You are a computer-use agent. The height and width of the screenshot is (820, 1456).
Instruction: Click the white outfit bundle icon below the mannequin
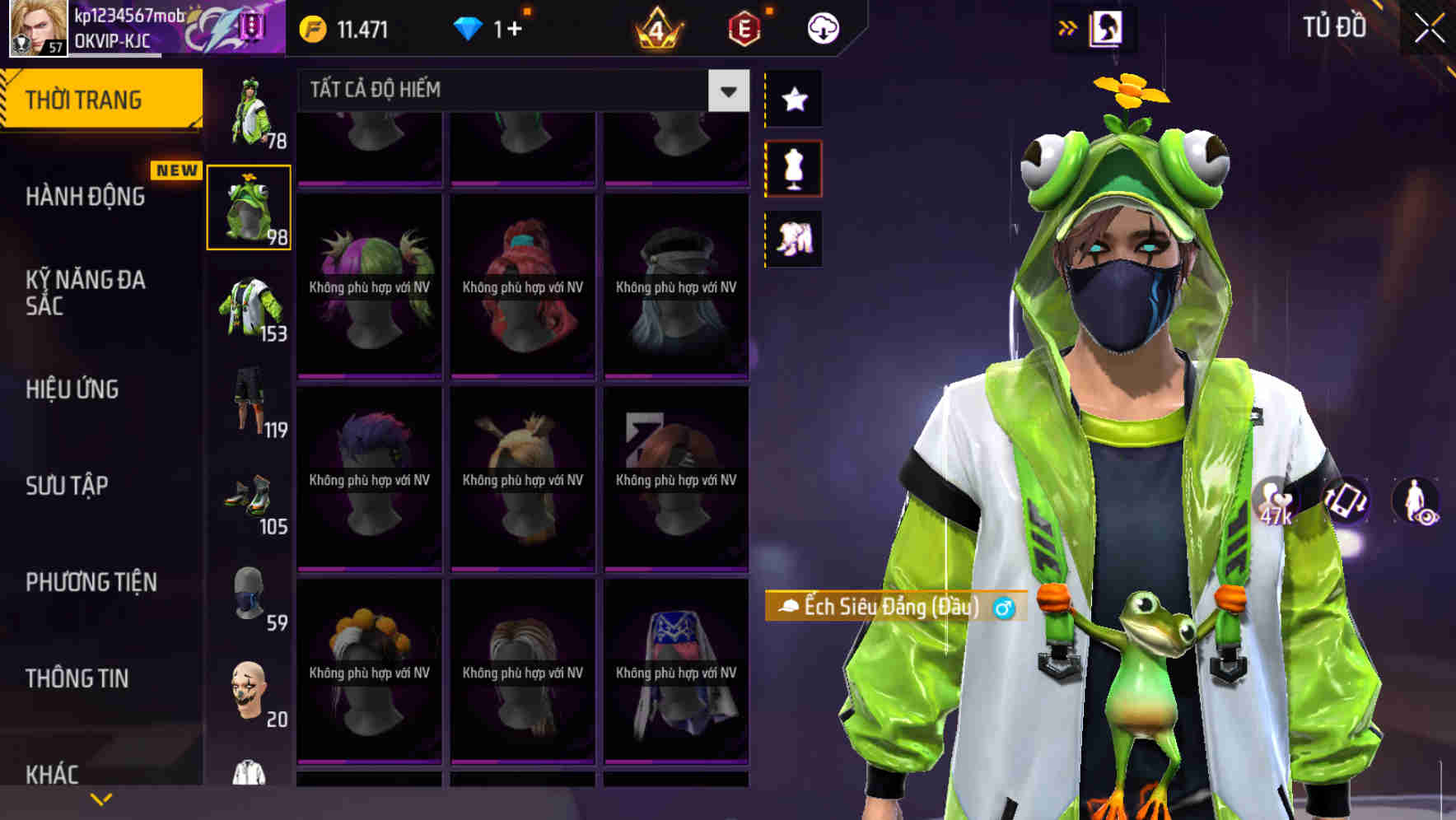click(x=793, y=238)
